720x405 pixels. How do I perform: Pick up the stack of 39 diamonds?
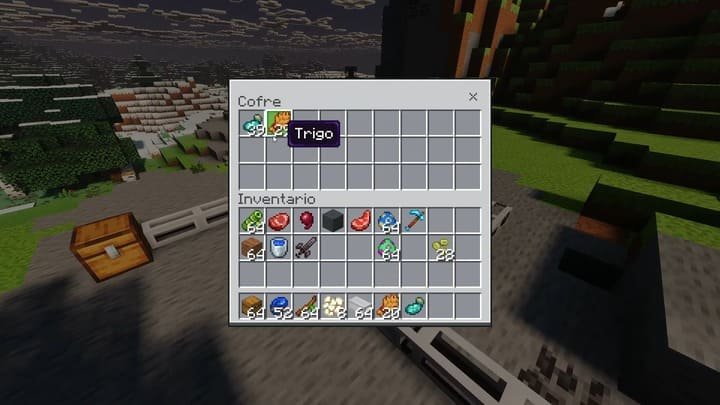pyautogui.click(x=251, y=124)
